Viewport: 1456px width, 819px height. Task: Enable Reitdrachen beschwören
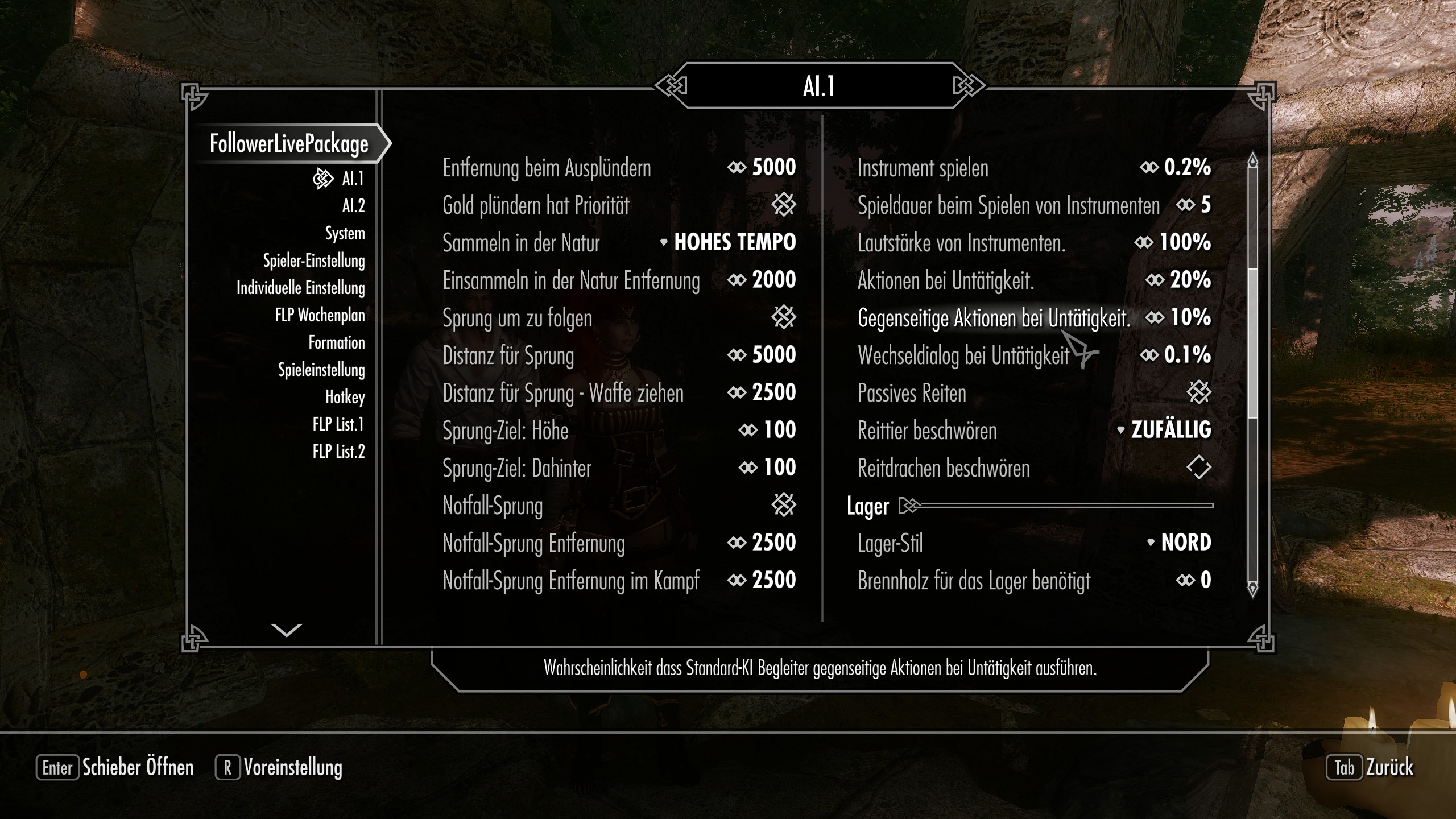1199,468
